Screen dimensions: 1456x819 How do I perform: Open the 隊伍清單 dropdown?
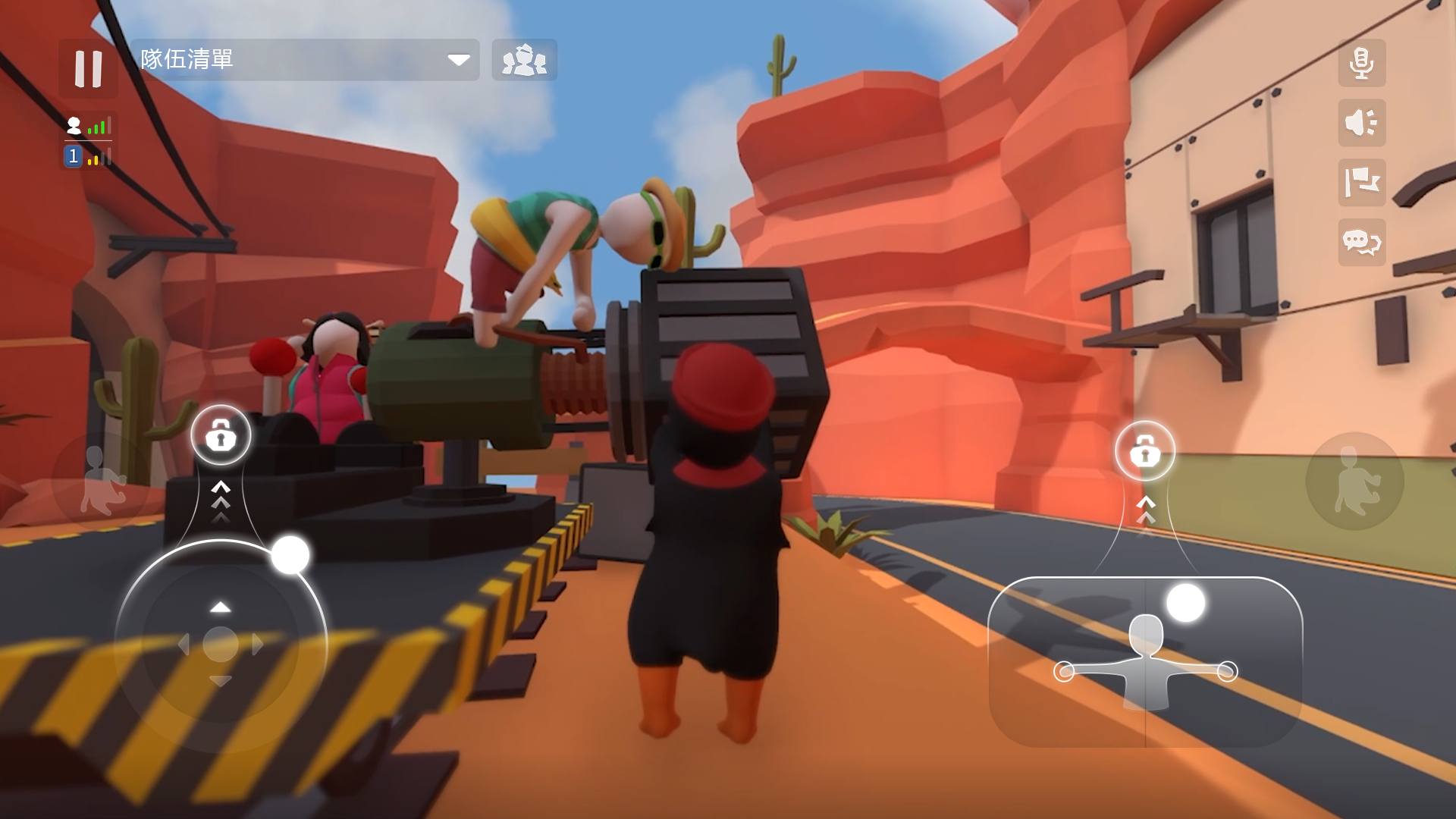(458, 60)
